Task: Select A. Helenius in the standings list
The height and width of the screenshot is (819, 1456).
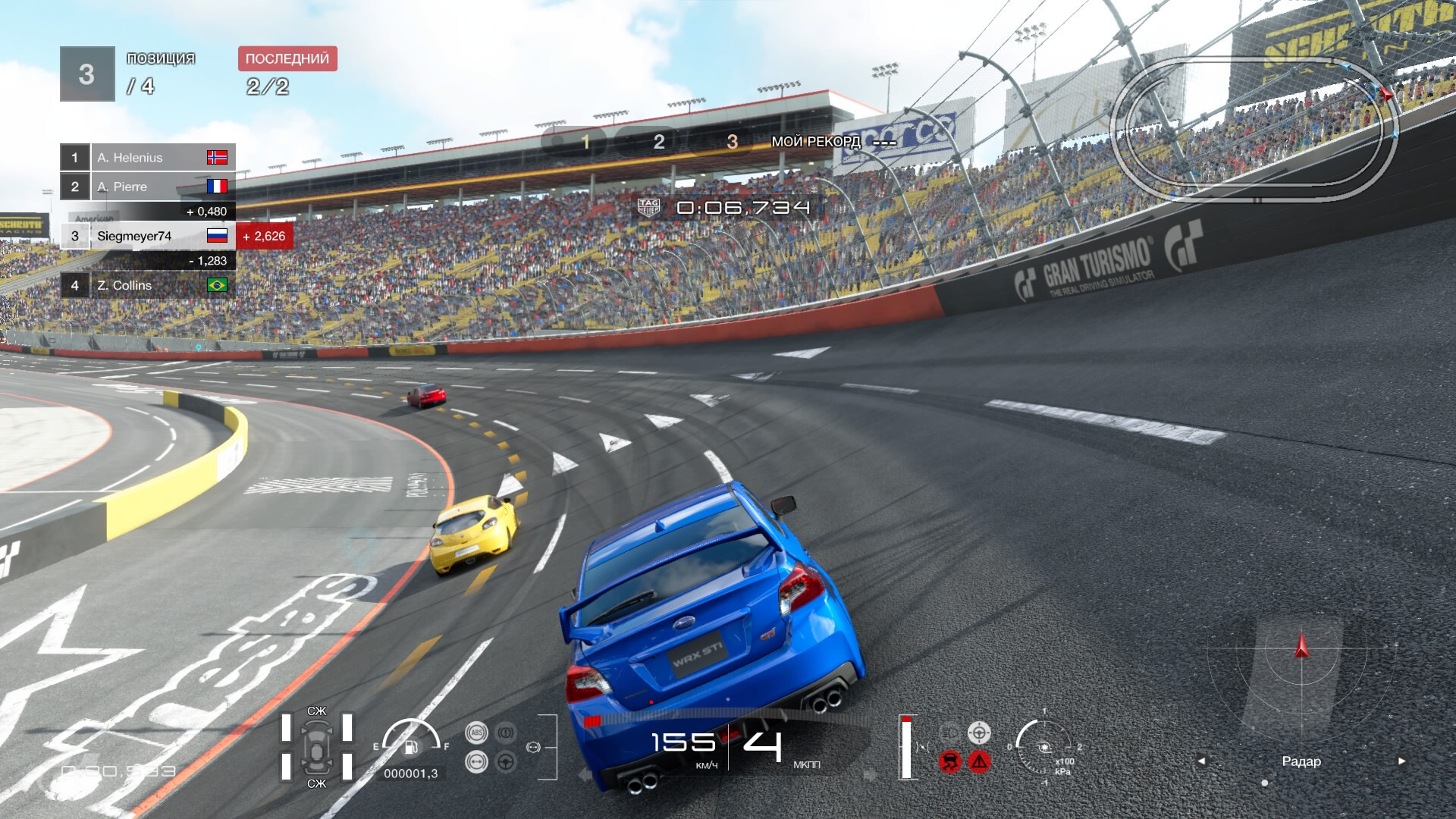Action: 148,158
